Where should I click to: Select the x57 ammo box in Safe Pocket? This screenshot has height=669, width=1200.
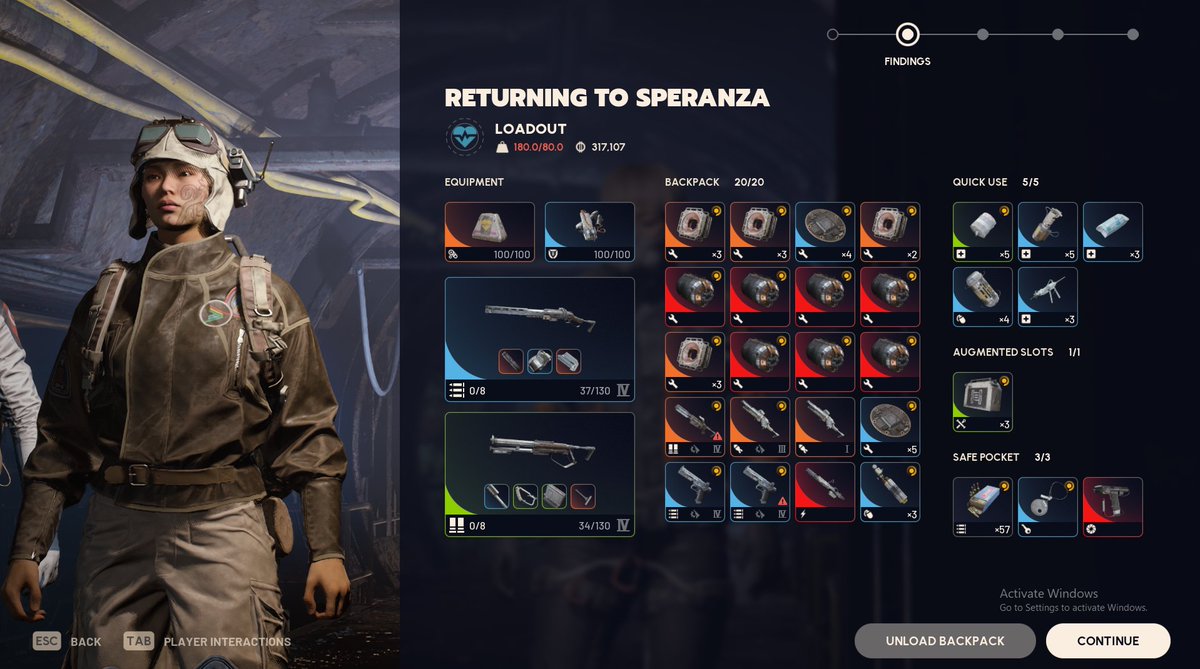pos(982,507)
